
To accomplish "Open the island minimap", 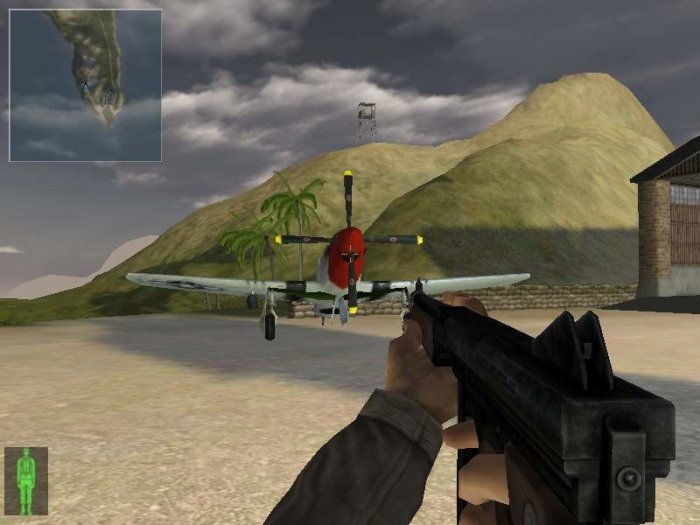I will 85,85.
